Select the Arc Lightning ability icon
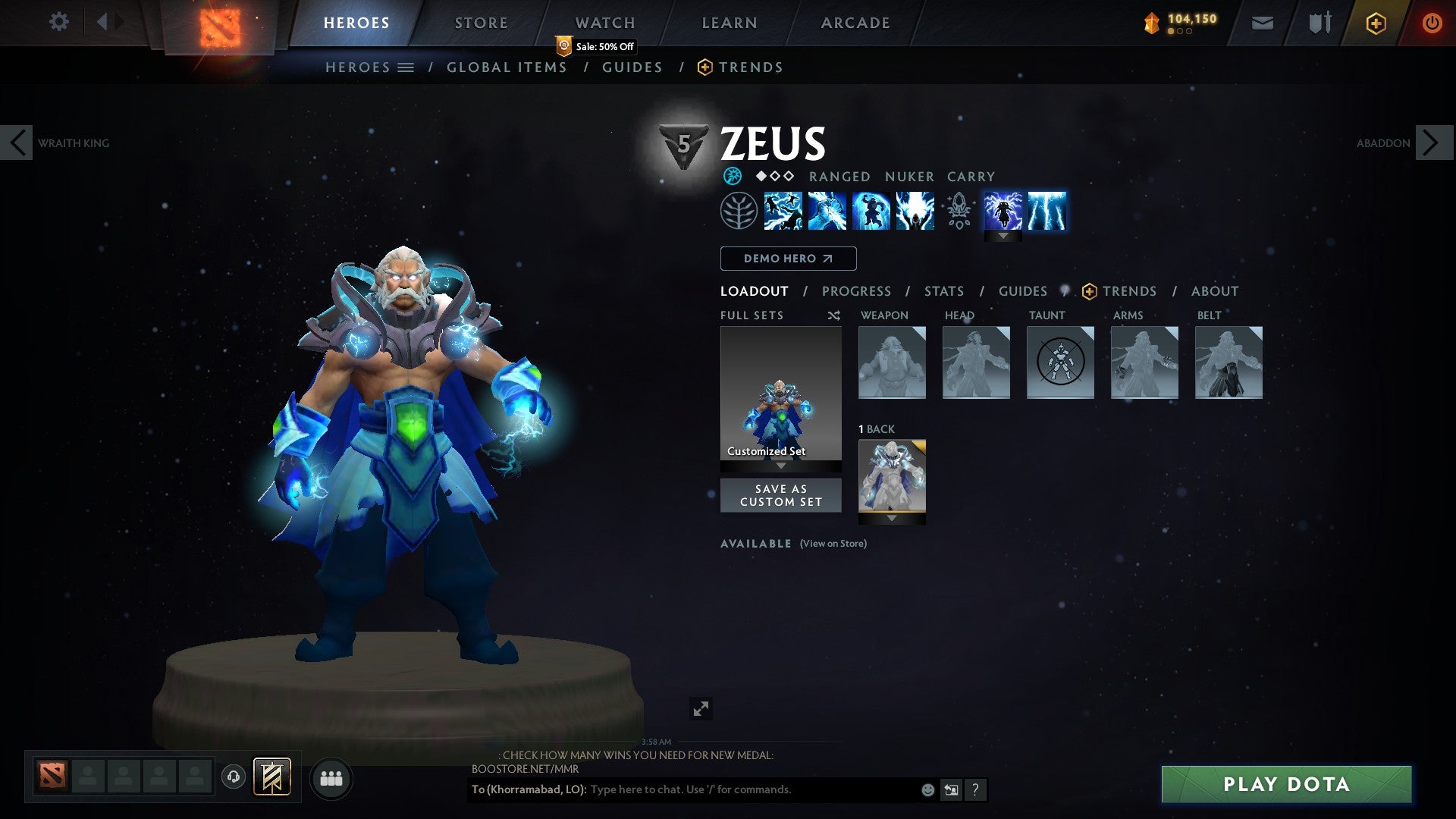 (783, 211)
